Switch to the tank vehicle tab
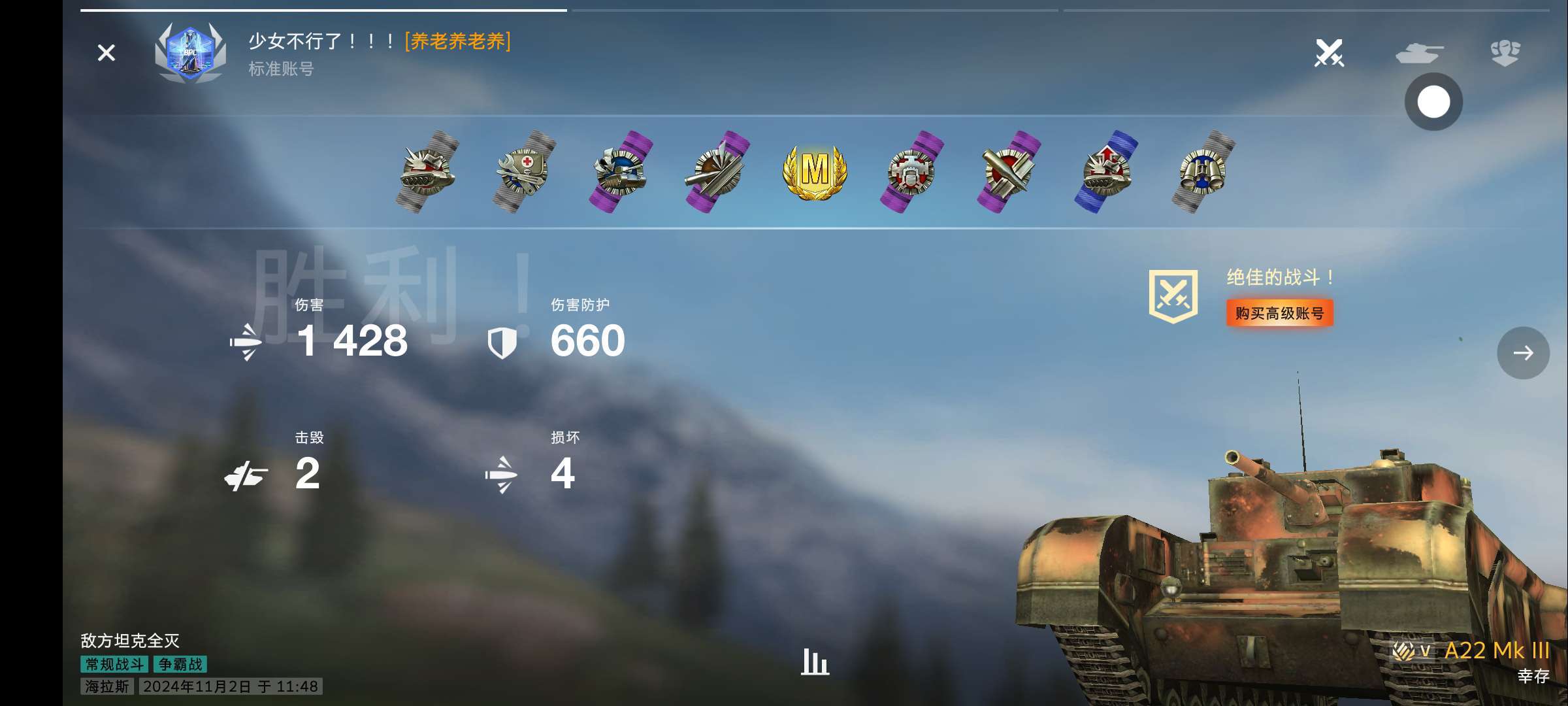The image size is (1568, 706). point(1419,53)
